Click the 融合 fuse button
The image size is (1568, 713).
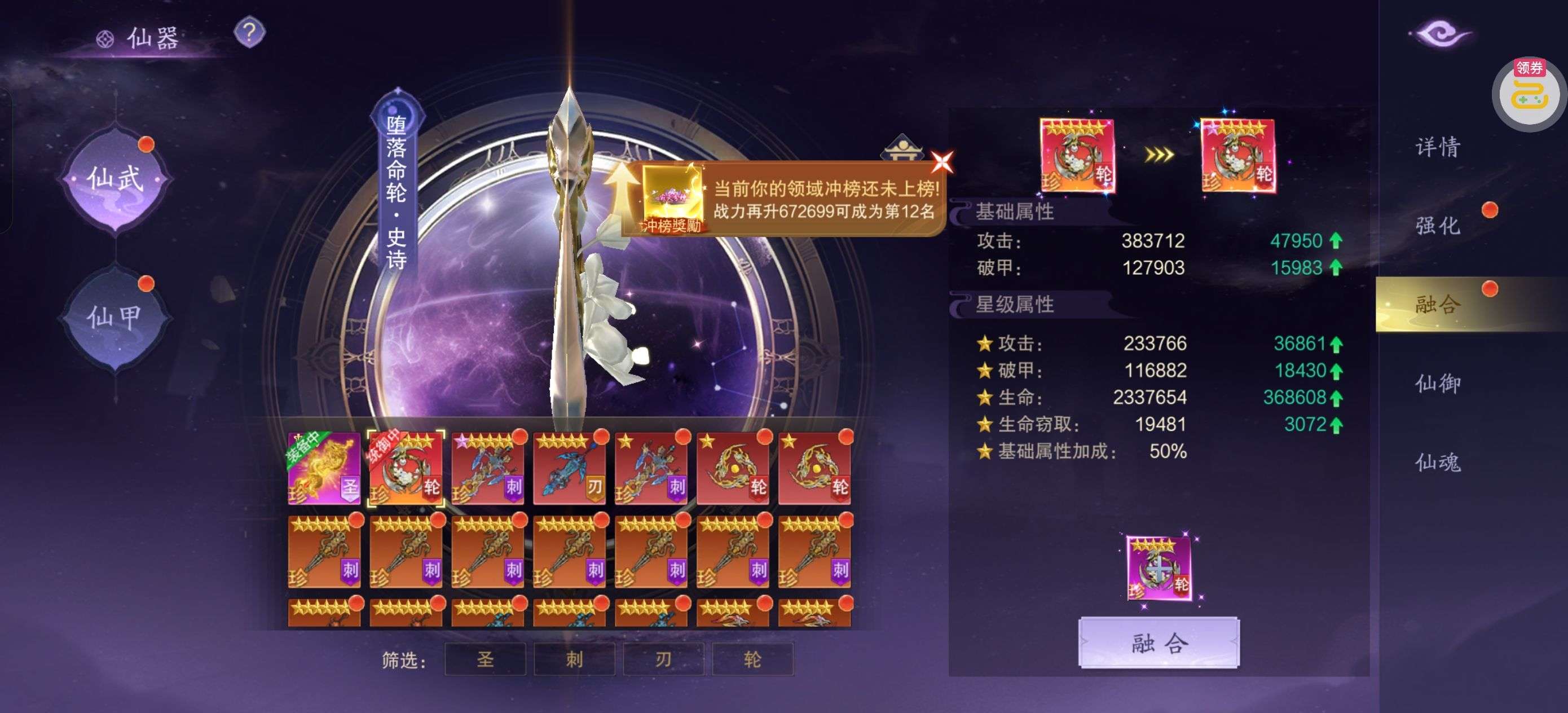[x=1159, y=643]
